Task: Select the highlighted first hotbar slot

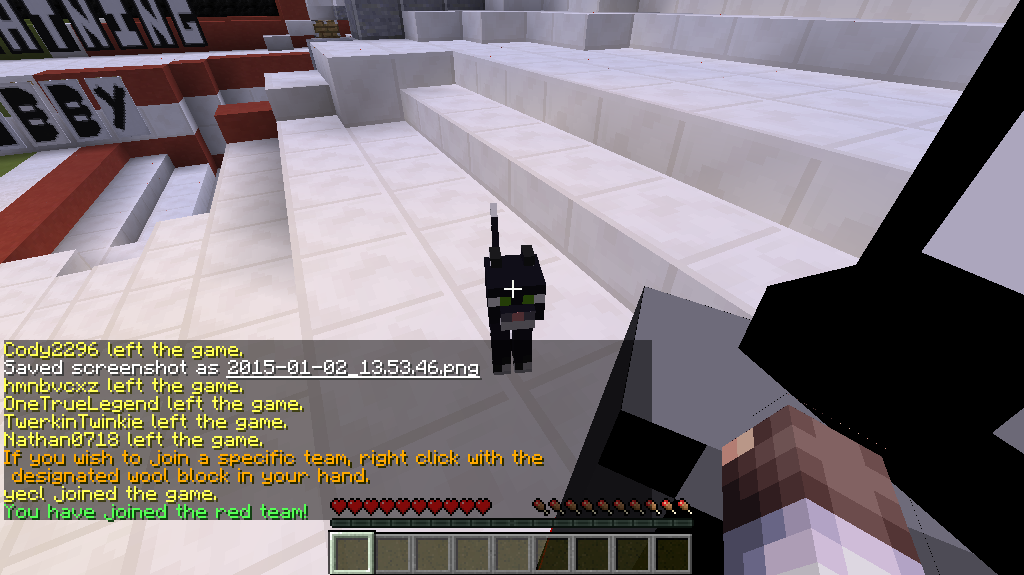Action: point(352,553)
